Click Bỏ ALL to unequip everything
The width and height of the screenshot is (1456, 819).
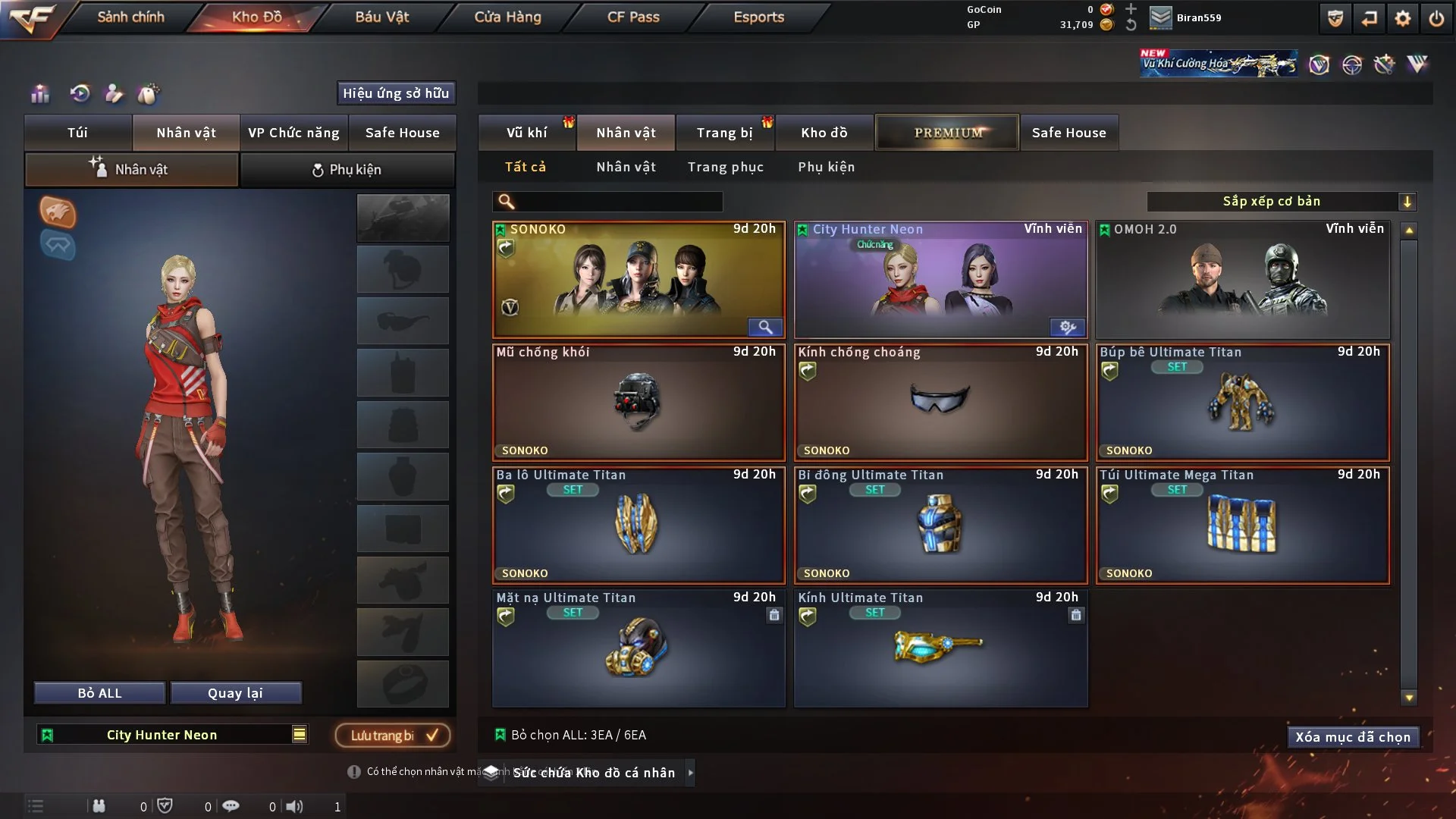(x=99, y=693)
